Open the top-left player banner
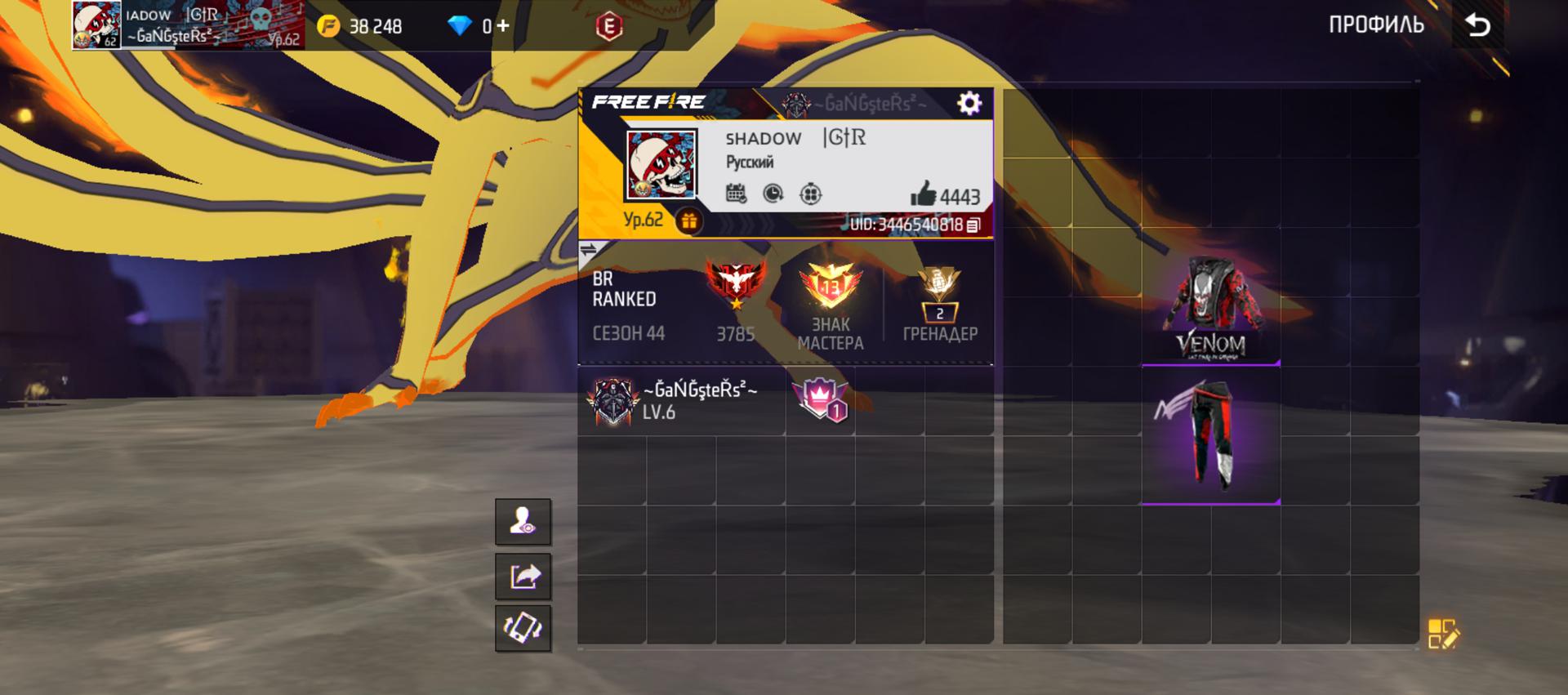Image resolution: width=1568 pixels, height=695 pixels. pyautogui.click(x=188, y=25)
